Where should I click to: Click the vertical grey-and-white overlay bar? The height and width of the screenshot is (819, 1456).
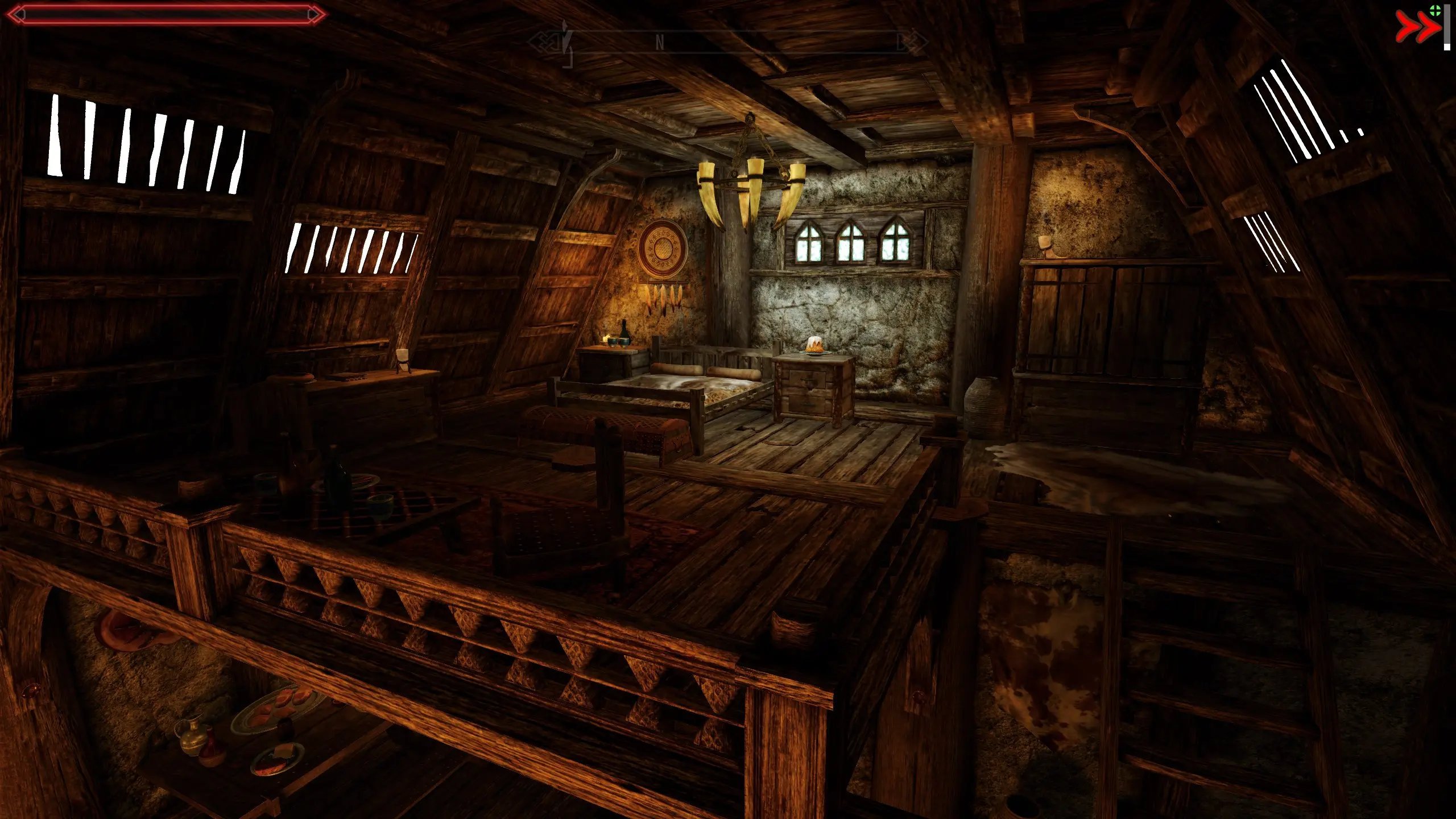(1447, 27)
